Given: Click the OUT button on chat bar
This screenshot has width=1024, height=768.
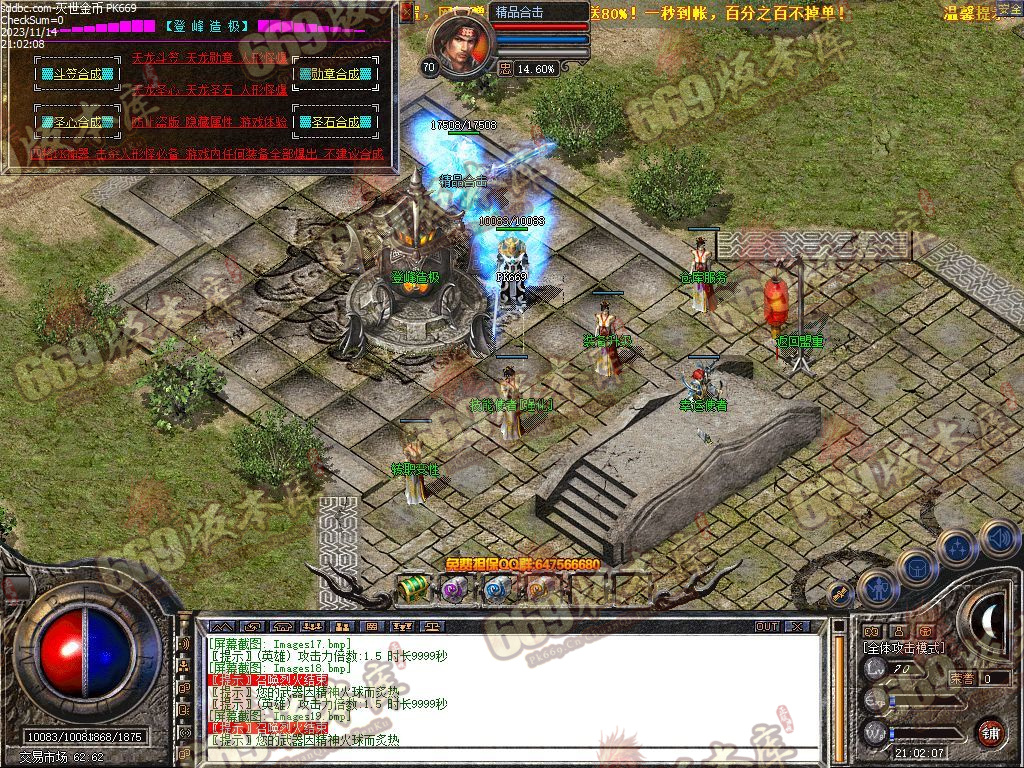Looking at the screenshot, I should click(767, 627).
